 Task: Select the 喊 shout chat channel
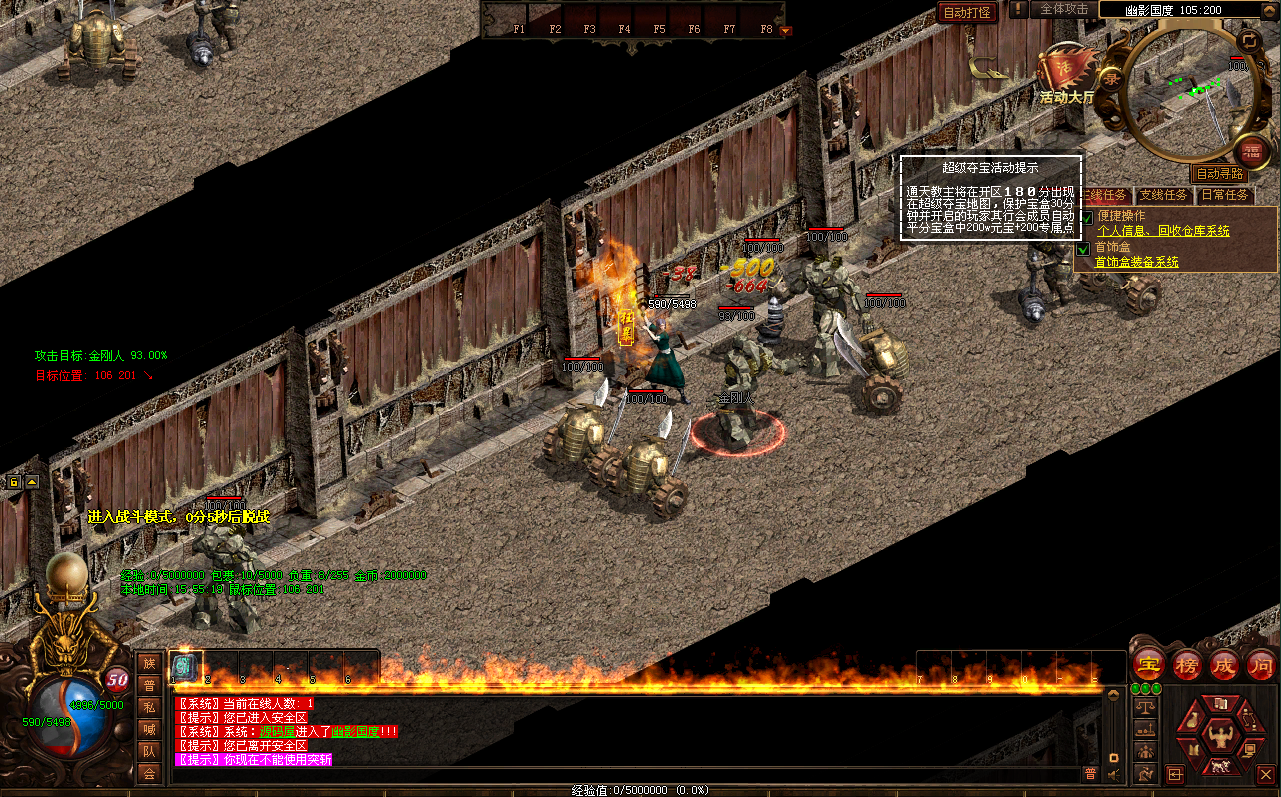point(149,729)
